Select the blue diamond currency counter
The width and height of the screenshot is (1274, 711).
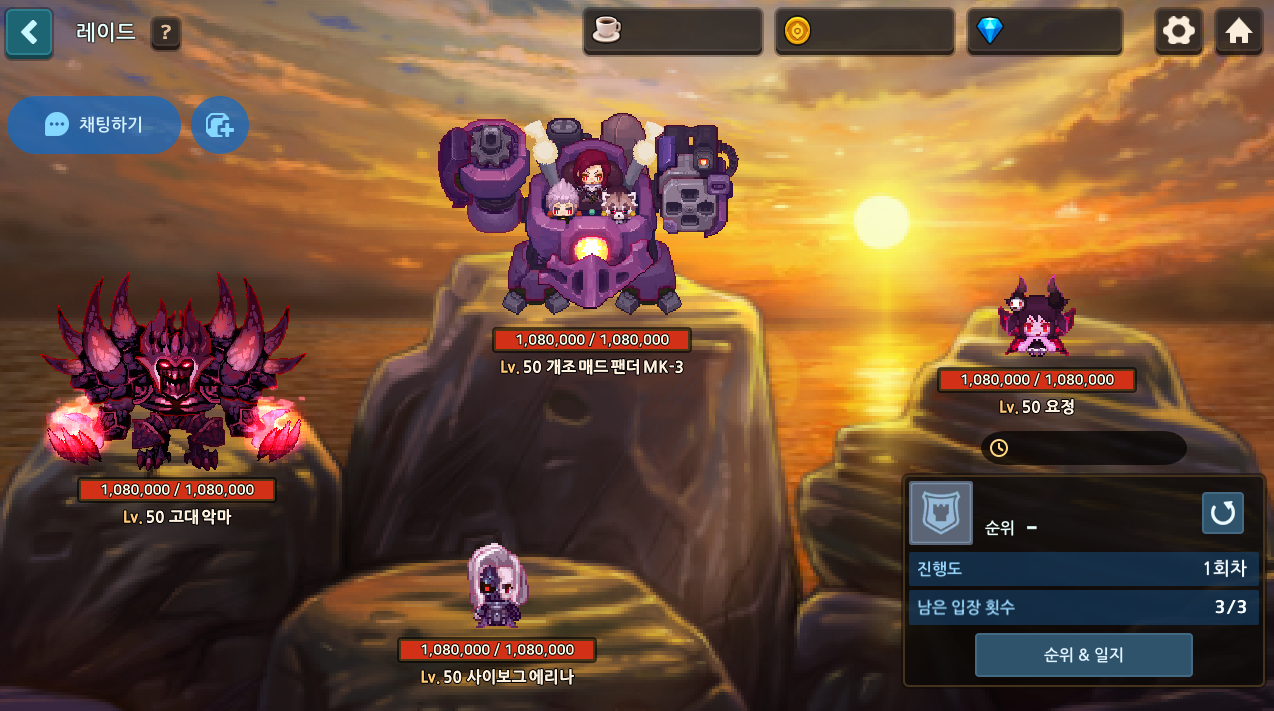click(1044, 31)
